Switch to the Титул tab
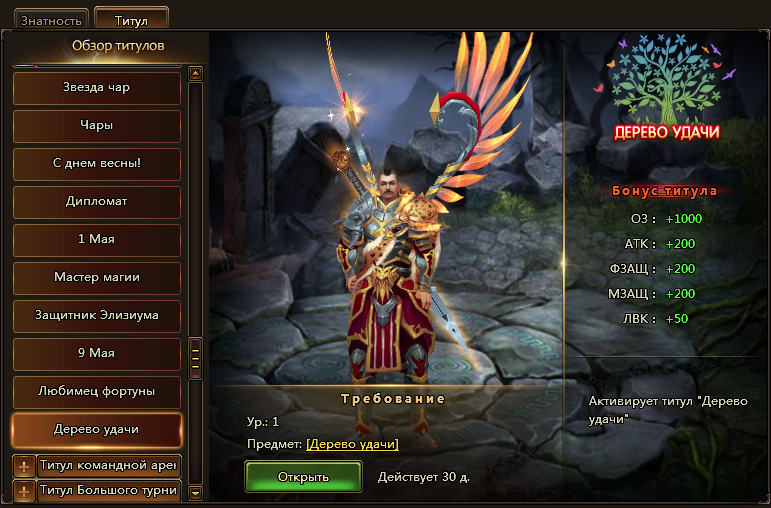The image size is (771, 508). tap(131, 18)
